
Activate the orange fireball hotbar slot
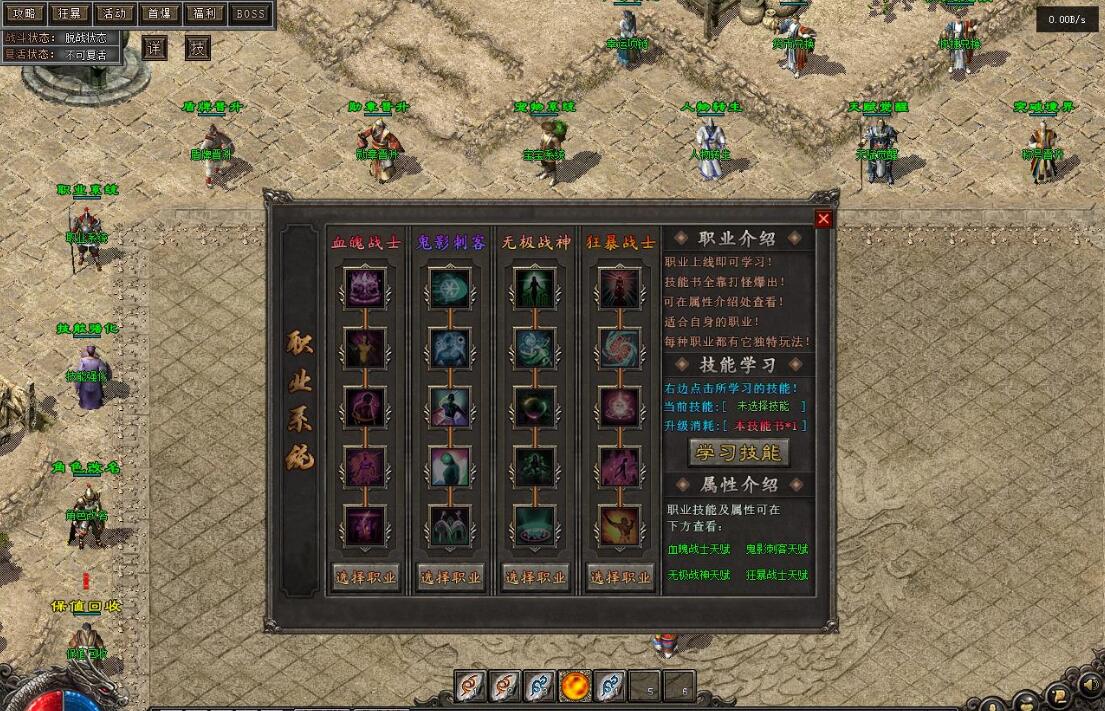pyautogui.click(x=575, y=686)
